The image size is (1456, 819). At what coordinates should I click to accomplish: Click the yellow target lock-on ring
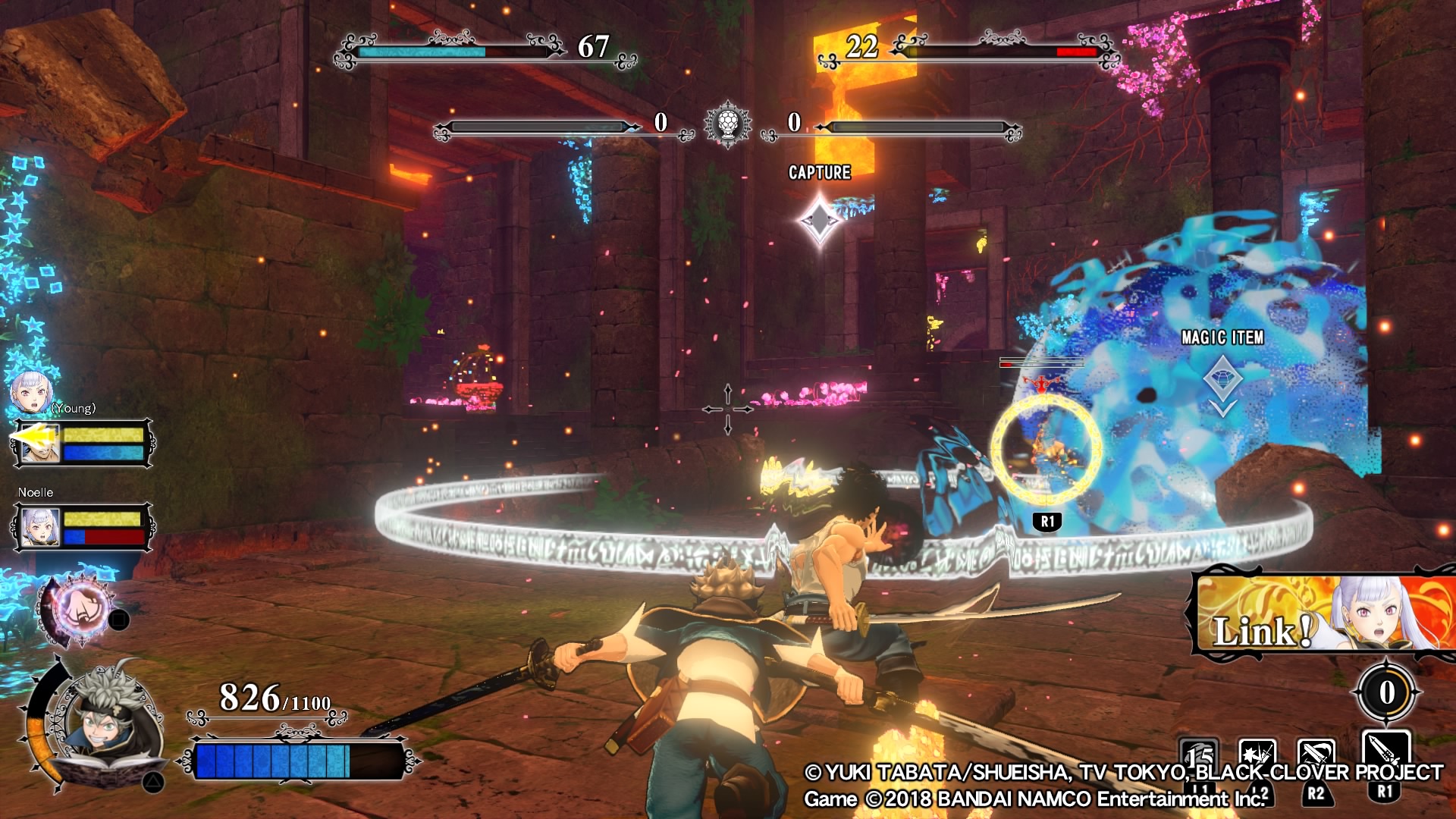click(1046, 449)
